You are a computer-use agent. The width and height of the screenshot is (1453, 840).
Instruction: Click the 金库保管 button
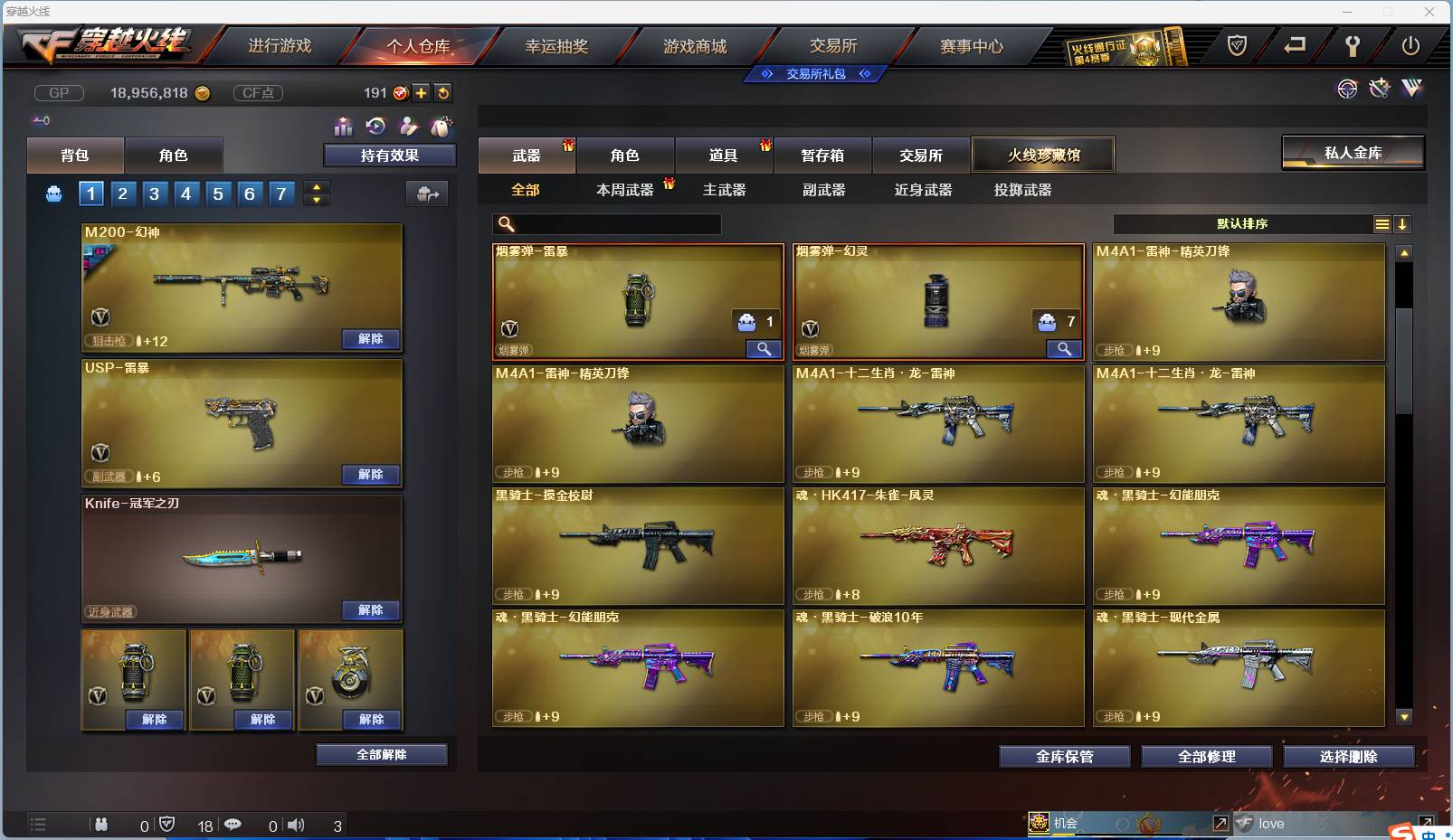click(x=1064, y=757)
